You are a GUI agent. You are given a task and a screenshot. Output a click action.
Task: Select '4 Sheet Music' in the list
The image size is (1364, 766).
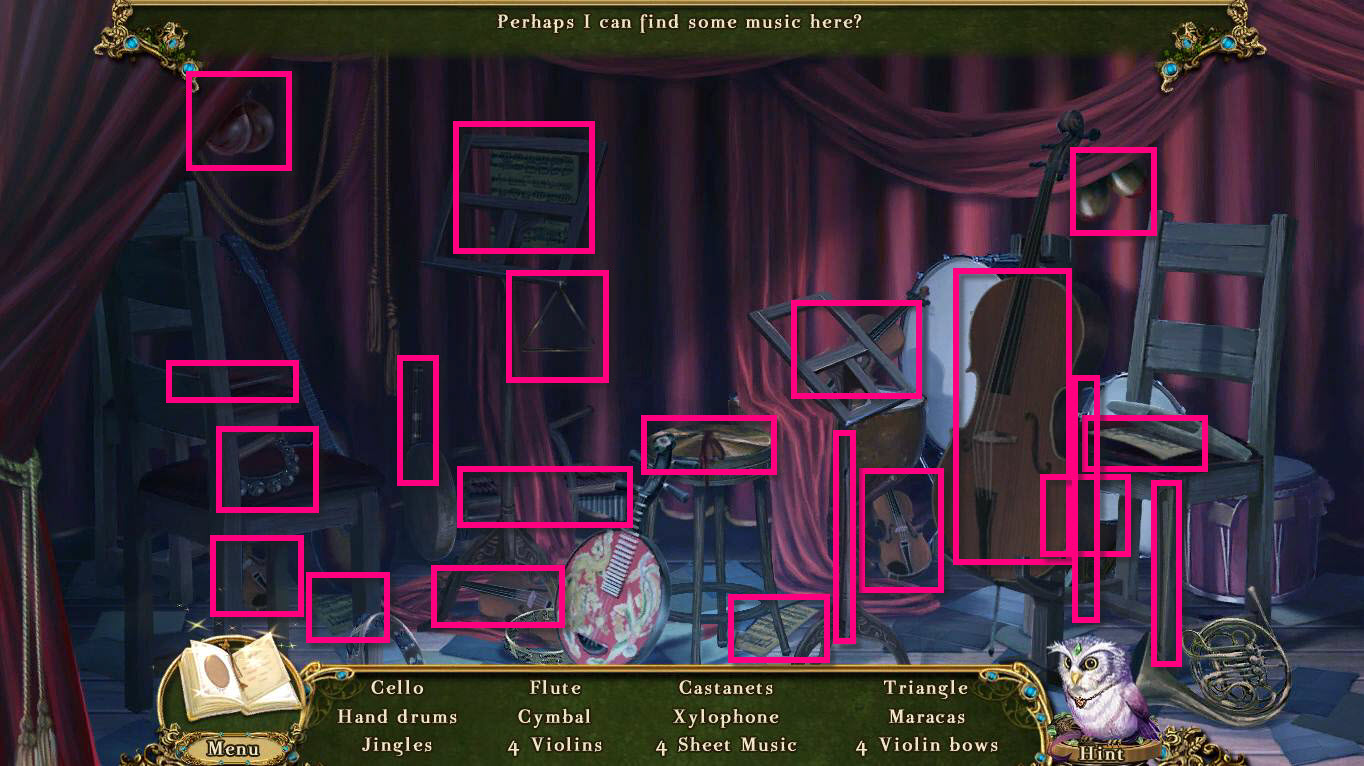(727, 745)
